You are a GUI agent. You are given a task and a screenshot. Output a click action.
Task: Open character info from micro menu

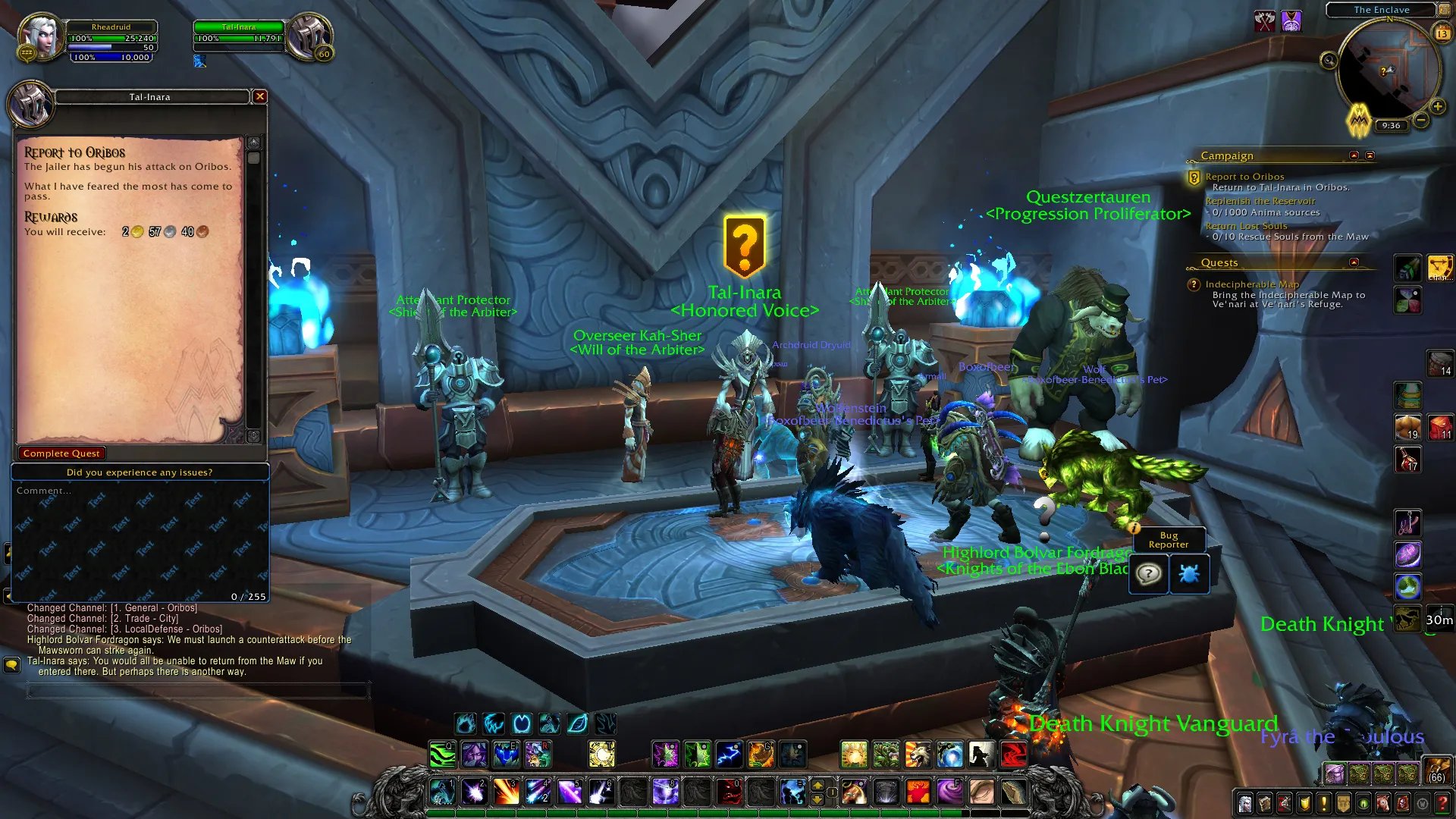click(1244, 803)
